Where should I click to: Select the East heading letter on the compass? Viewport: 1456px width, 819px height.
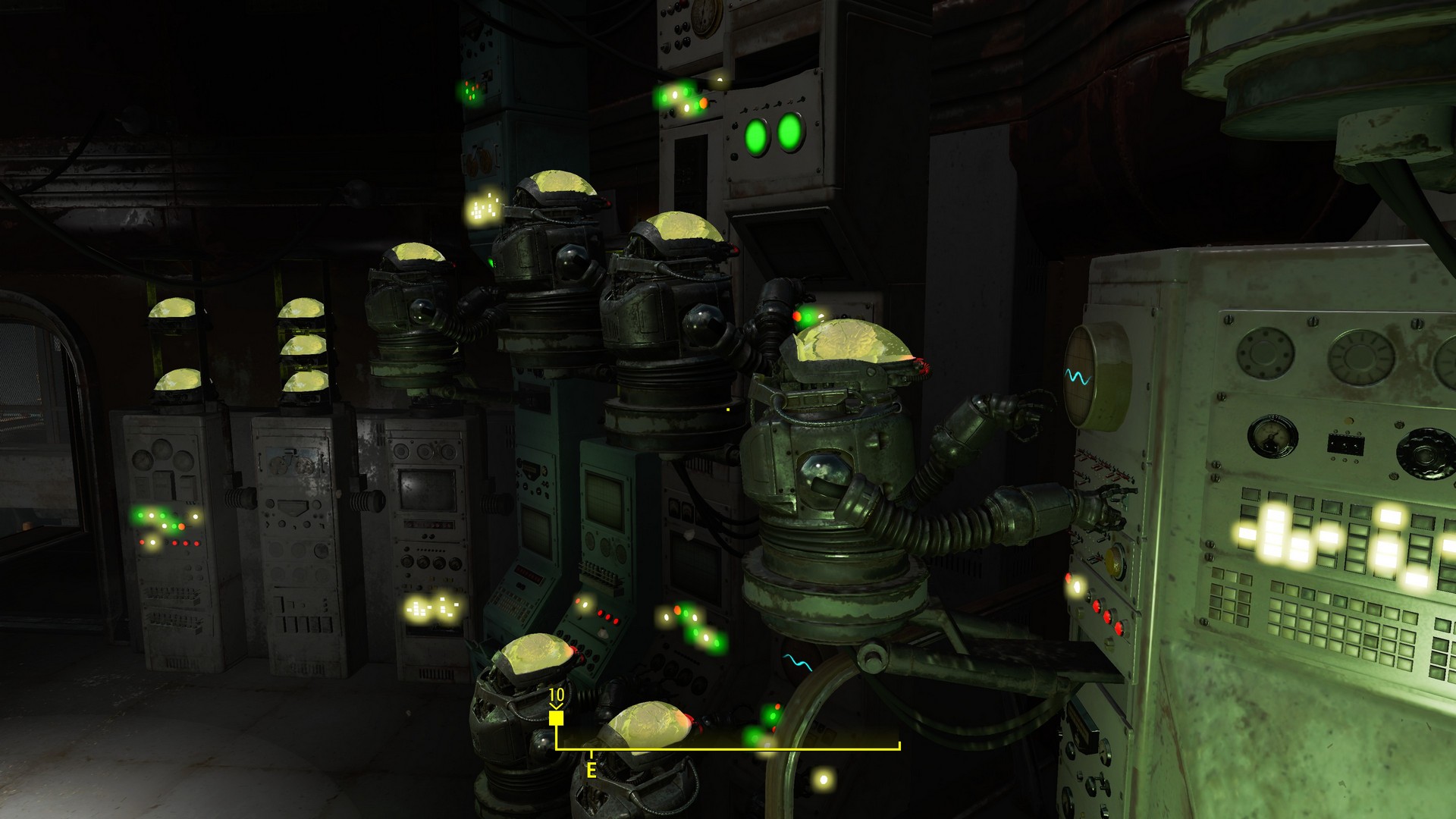coord(591,770)
